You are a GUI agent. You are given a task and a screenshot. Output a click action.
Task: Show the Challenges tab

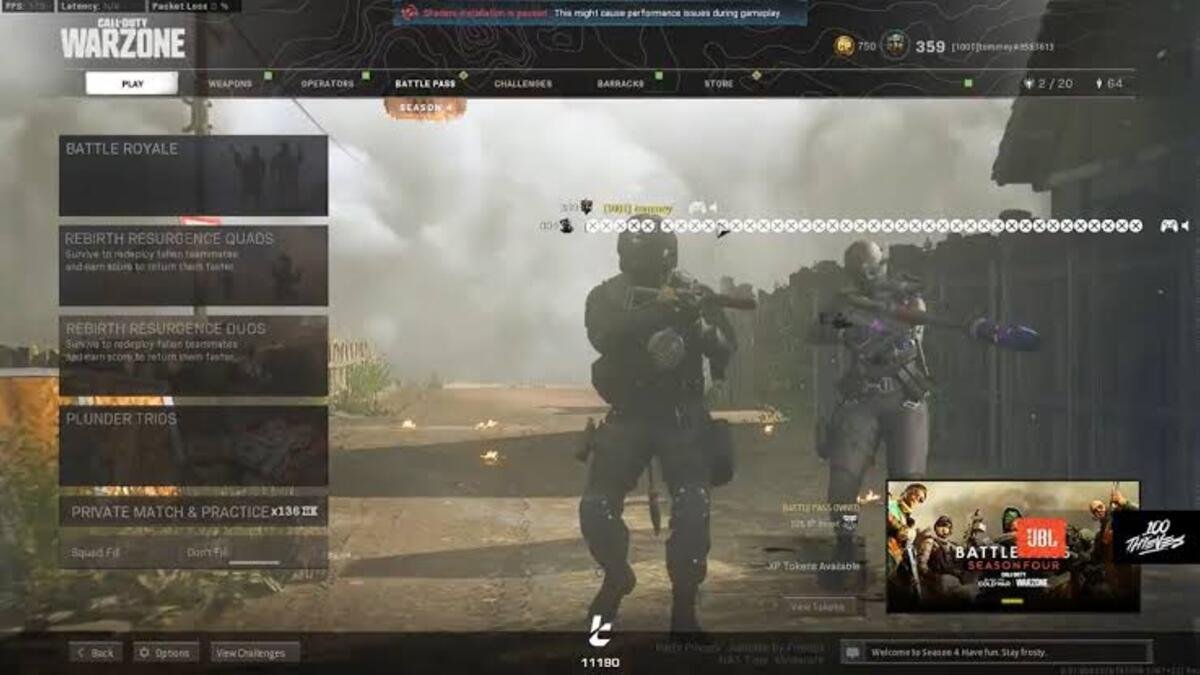(522, 84)
